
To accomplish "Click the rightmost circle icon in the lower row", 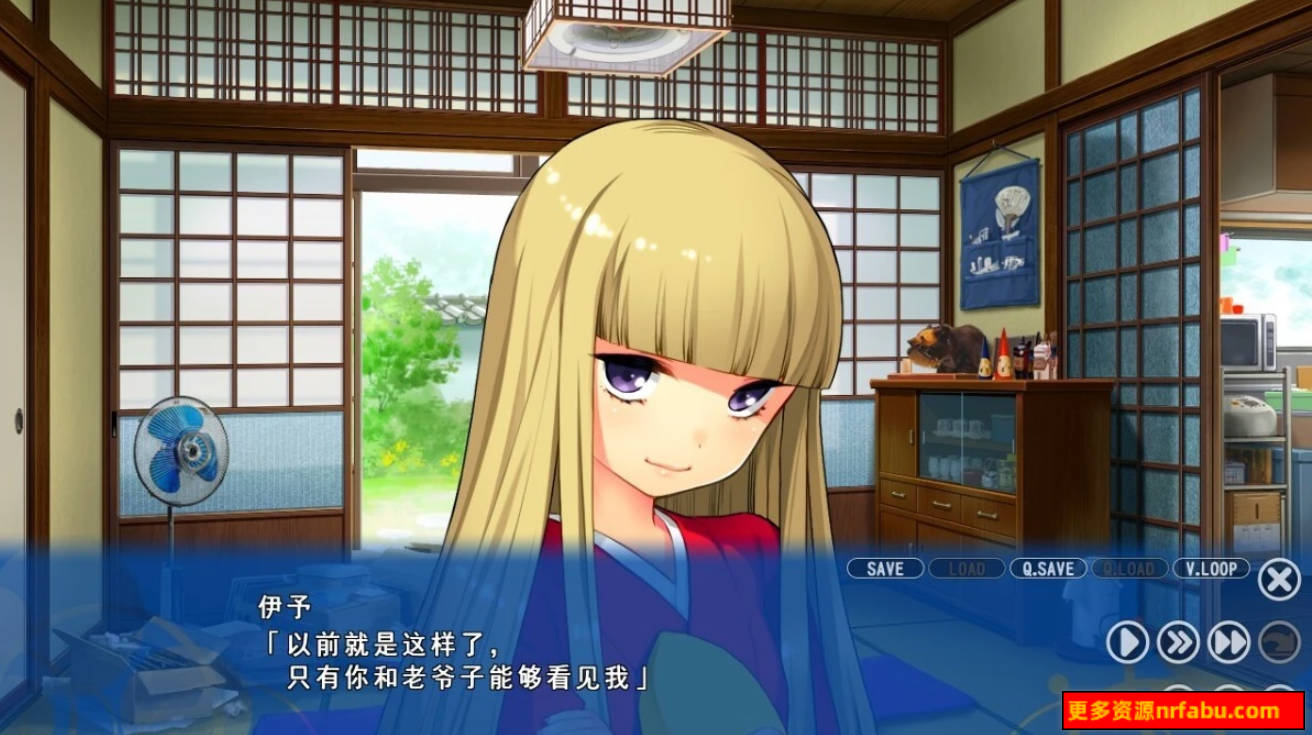I will 1280,690.
